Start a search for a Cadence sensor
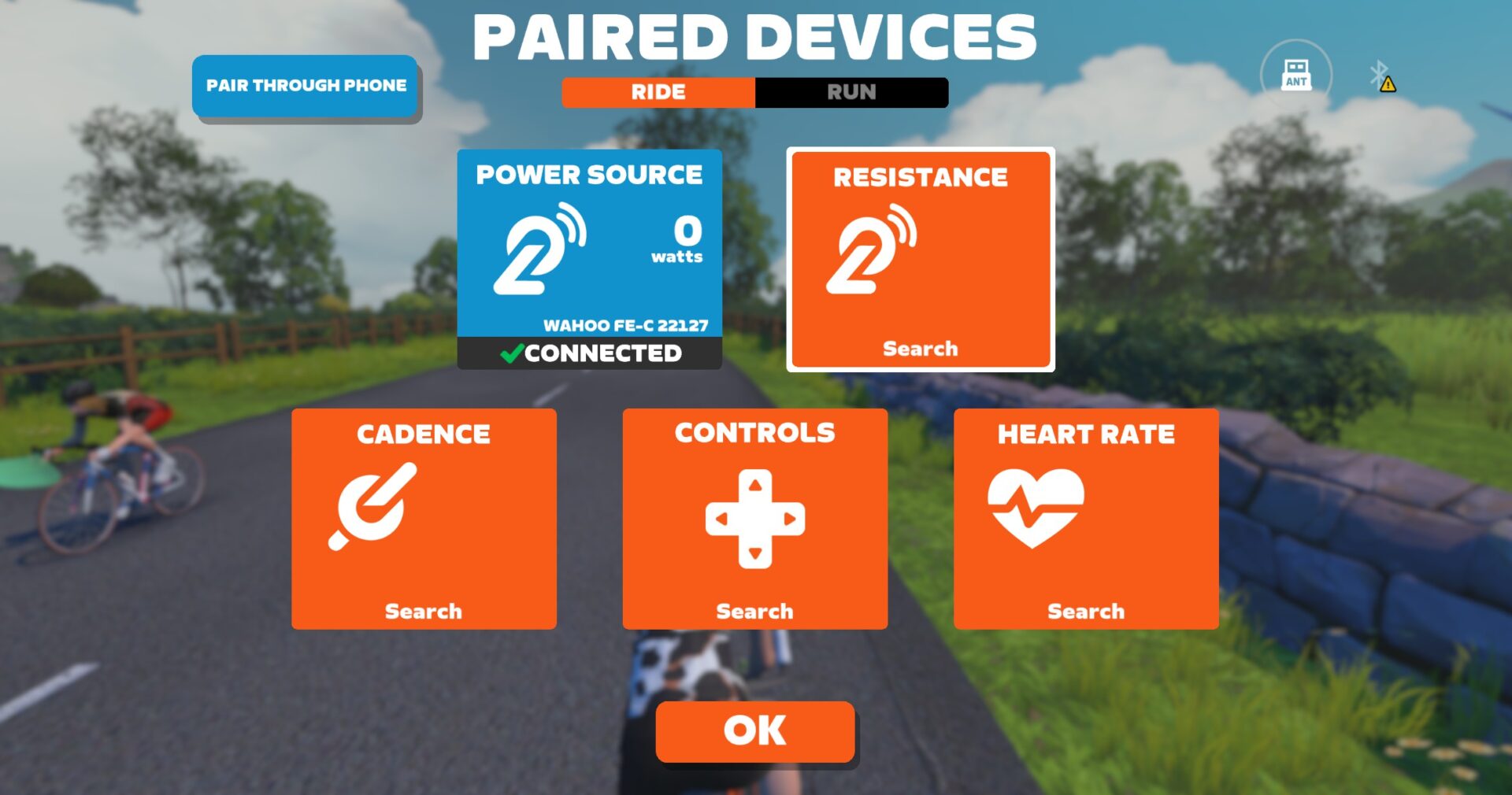The image size is (1512, 795). pyautogui.click(x=423, y=611)
